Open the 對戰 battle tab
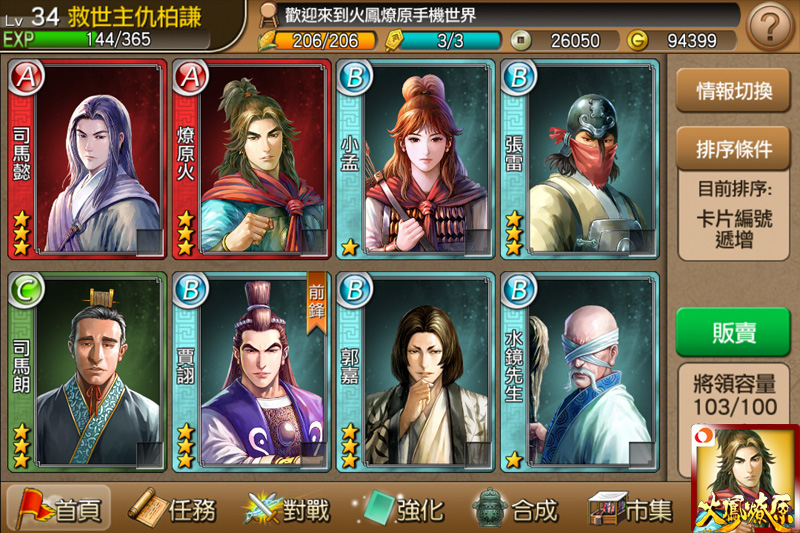The height and width of the screenshot is (533, 800). tap(289, 509)
